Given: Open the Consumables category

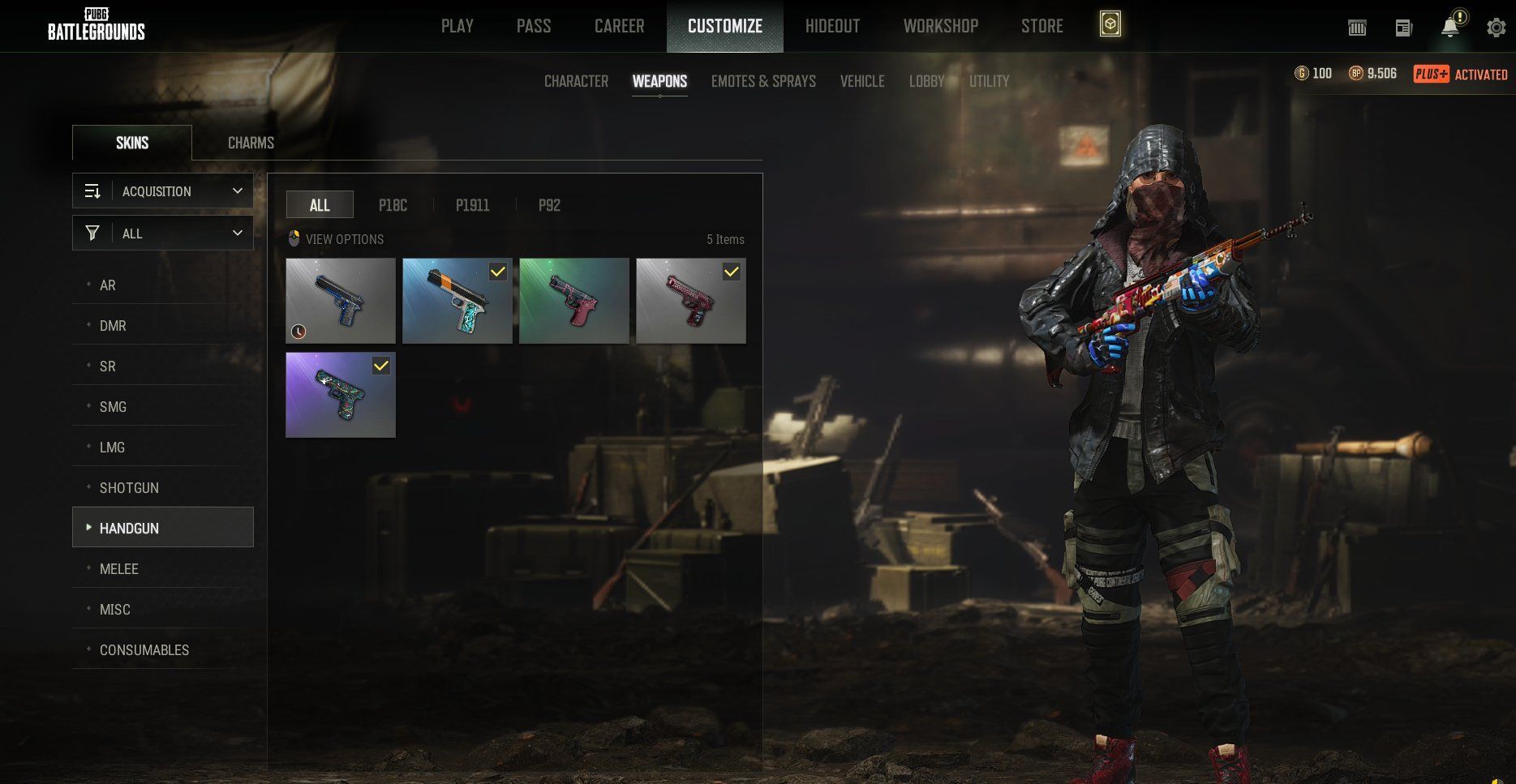Looking at the screenshot, I should 144,650.
